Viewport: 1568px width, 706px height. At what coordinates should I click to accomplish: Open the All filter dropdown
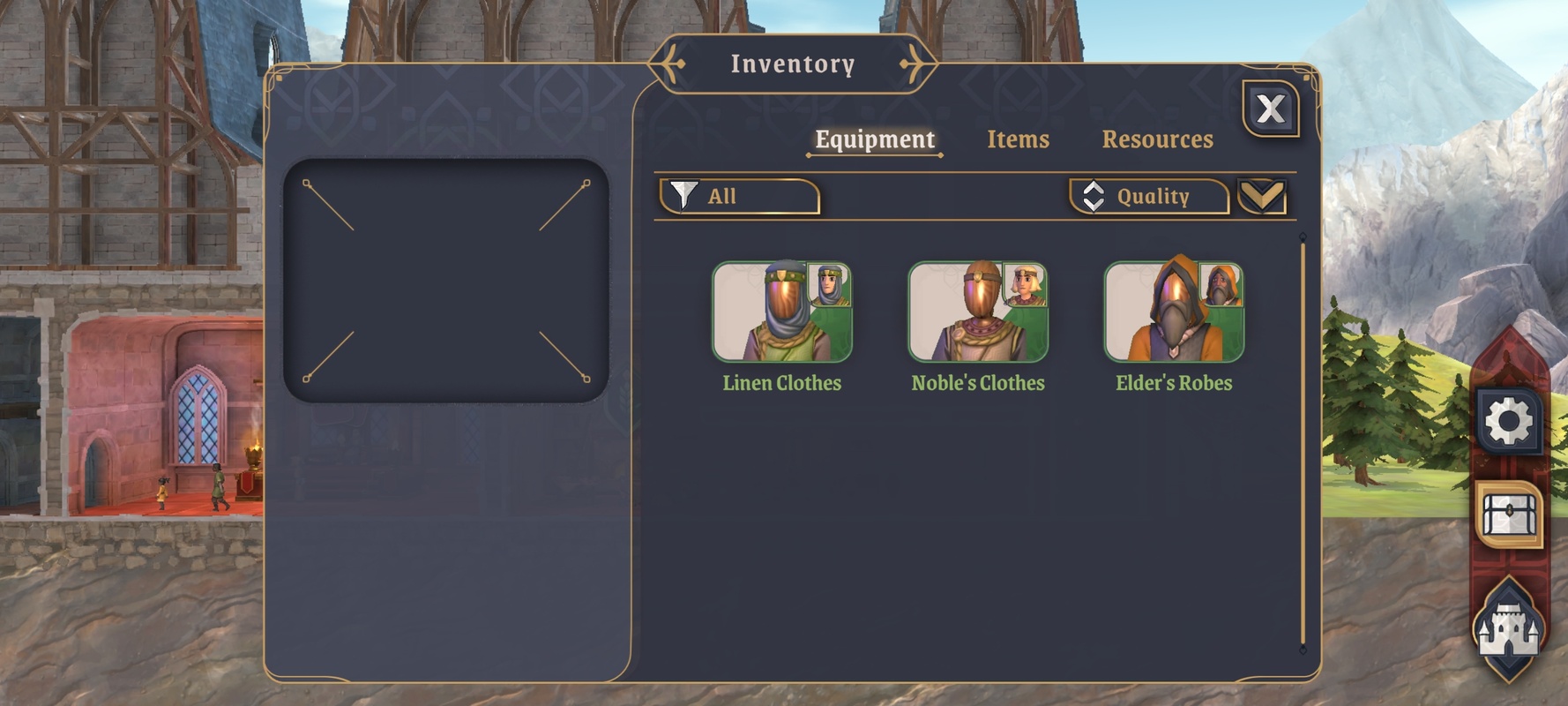(740, 196)
